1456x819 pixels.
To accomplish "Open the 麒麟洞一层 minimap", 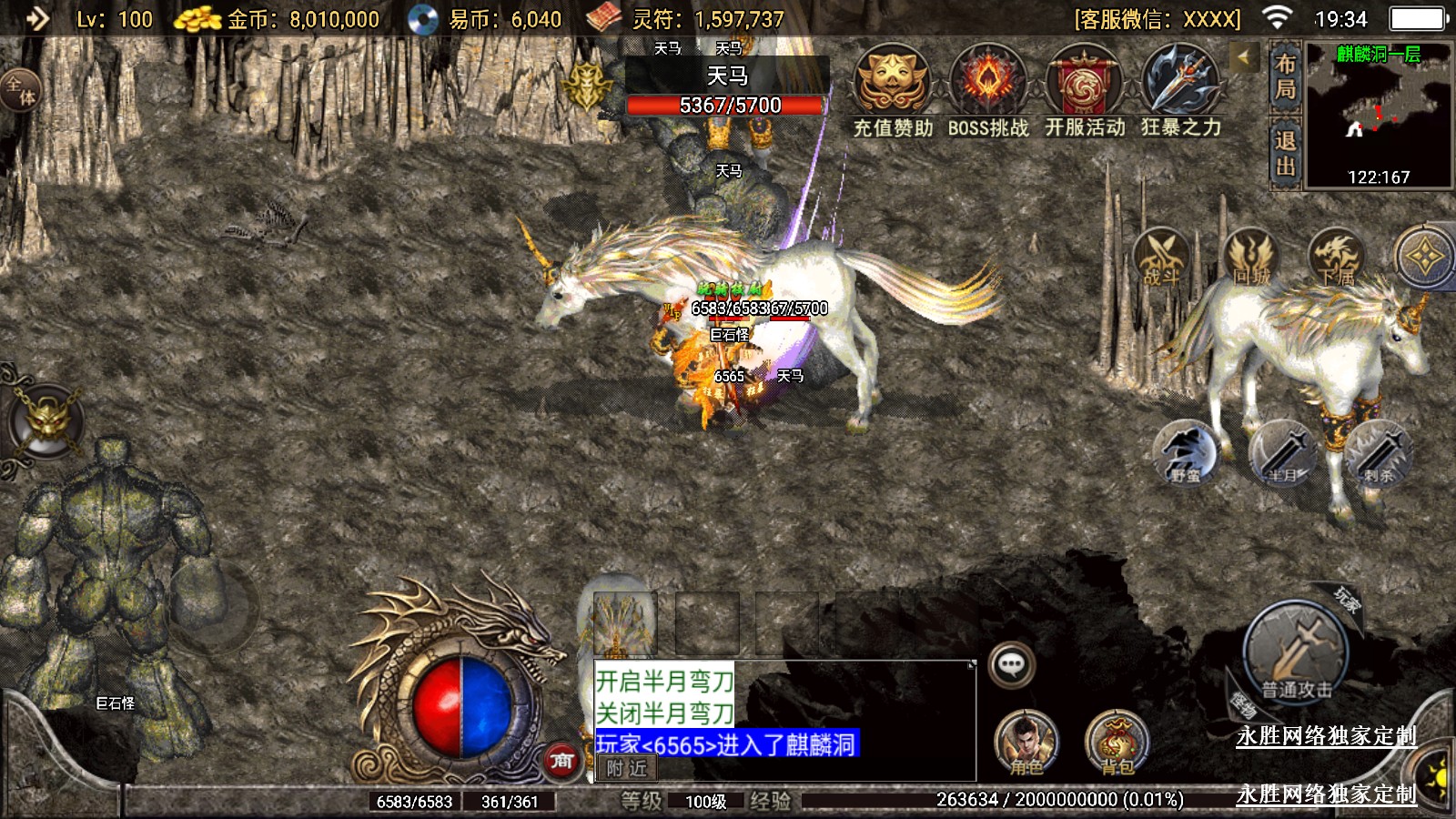I will [1379, 115].
